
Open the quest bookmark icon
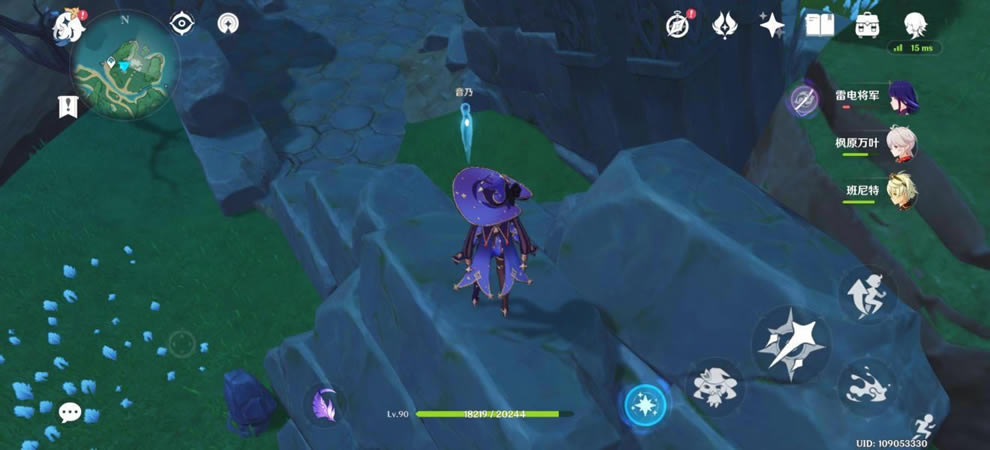coord(69,105)
